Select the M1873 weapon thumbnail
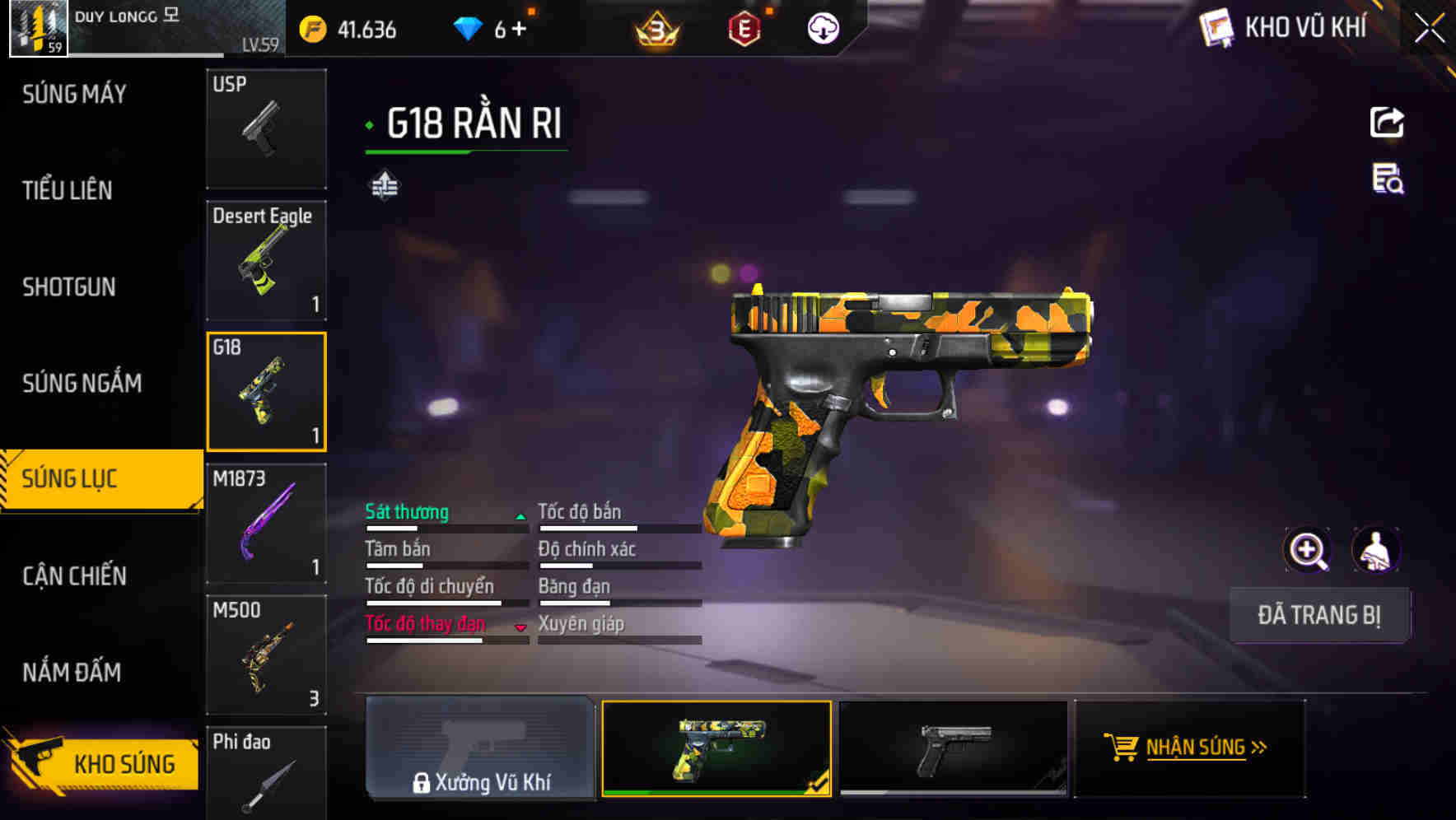This screenshot has height=820, width=1456. (x=266, y=521)
